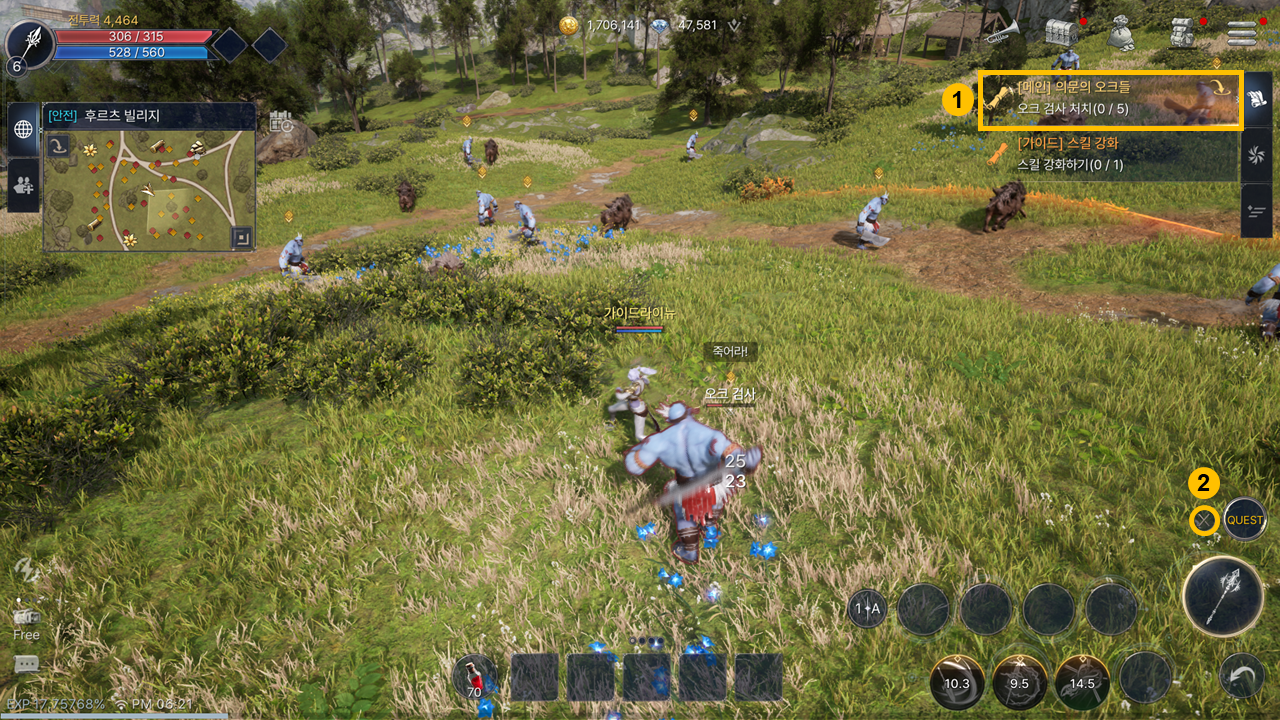Switch skill preset with 1 A button

tap(867, 608)
